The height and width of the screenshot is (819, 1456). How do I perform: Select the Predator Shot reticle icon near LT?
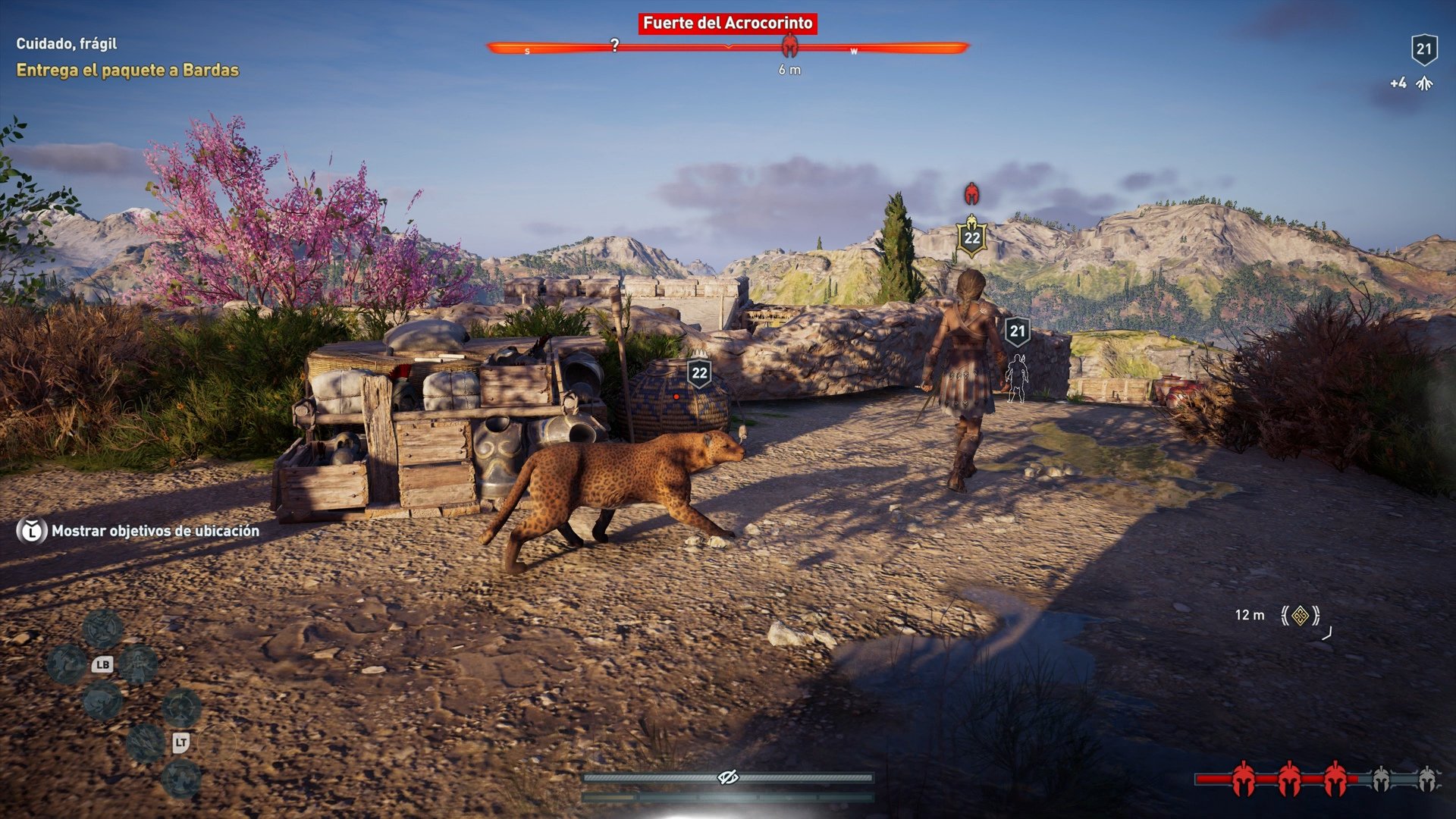[x=181, y=707]
